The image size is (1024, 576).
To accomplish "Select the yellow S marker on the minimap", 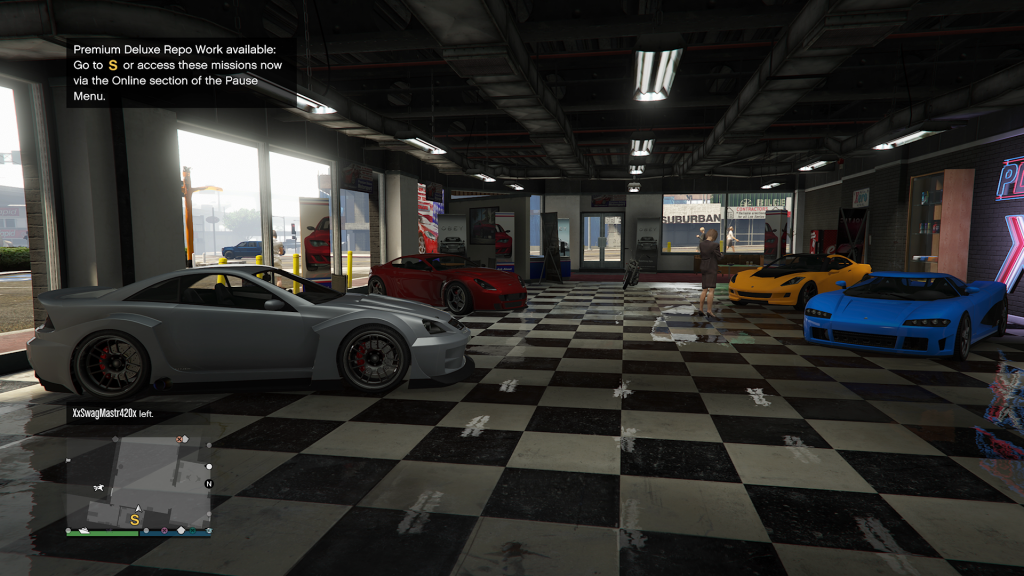I will pos(135,520).
